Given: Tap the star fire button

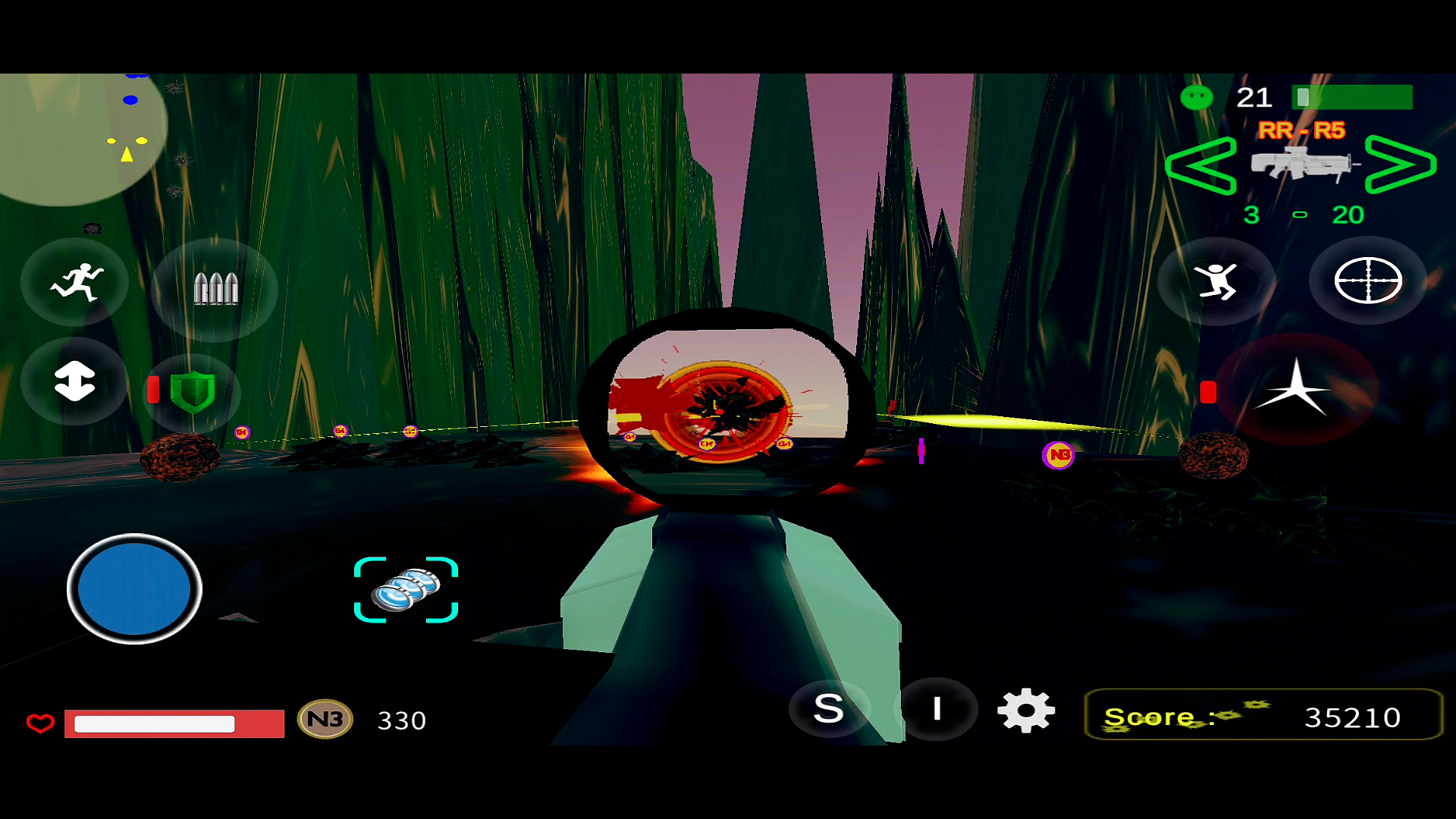Looking at the screenshot, I should pos(1295,388).
